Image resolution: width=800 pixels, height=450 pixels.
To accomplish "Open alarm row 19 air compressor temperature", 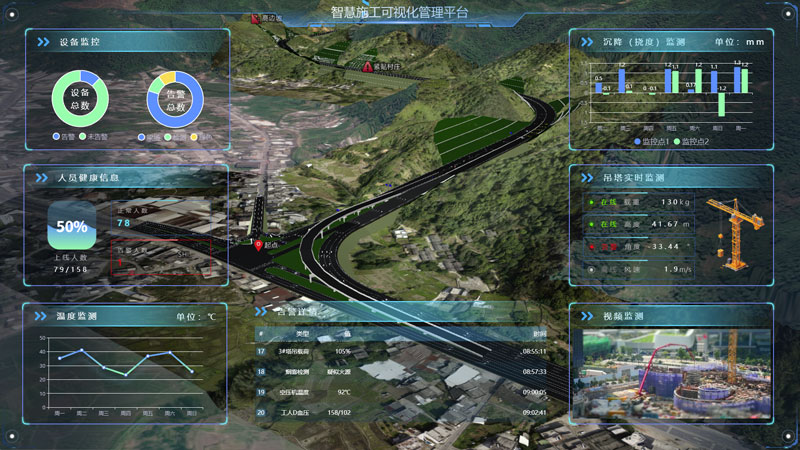I will tap(400, 392).
